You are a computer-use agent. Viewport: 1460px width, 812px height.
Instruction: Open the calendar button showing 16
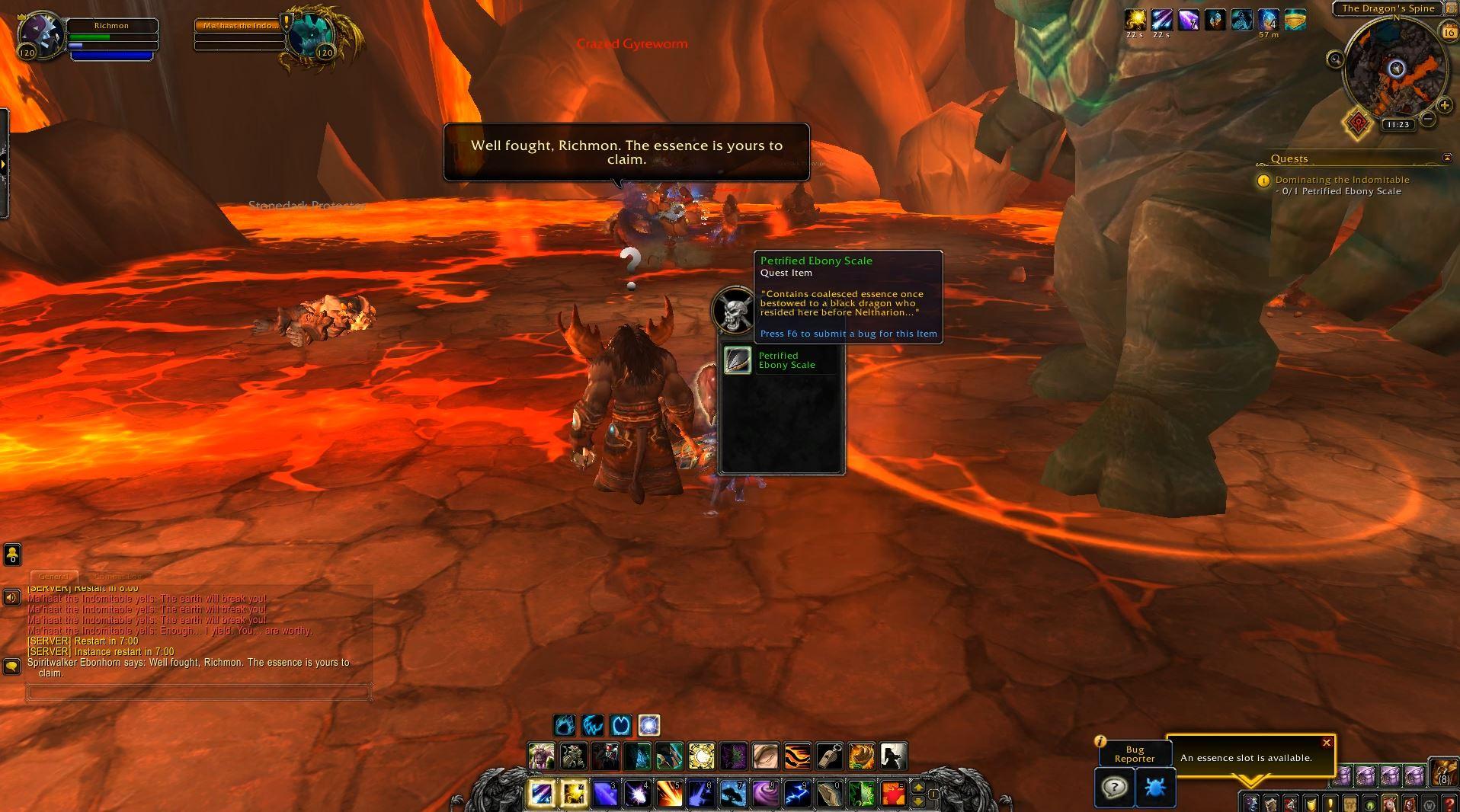coord(1449,31)
